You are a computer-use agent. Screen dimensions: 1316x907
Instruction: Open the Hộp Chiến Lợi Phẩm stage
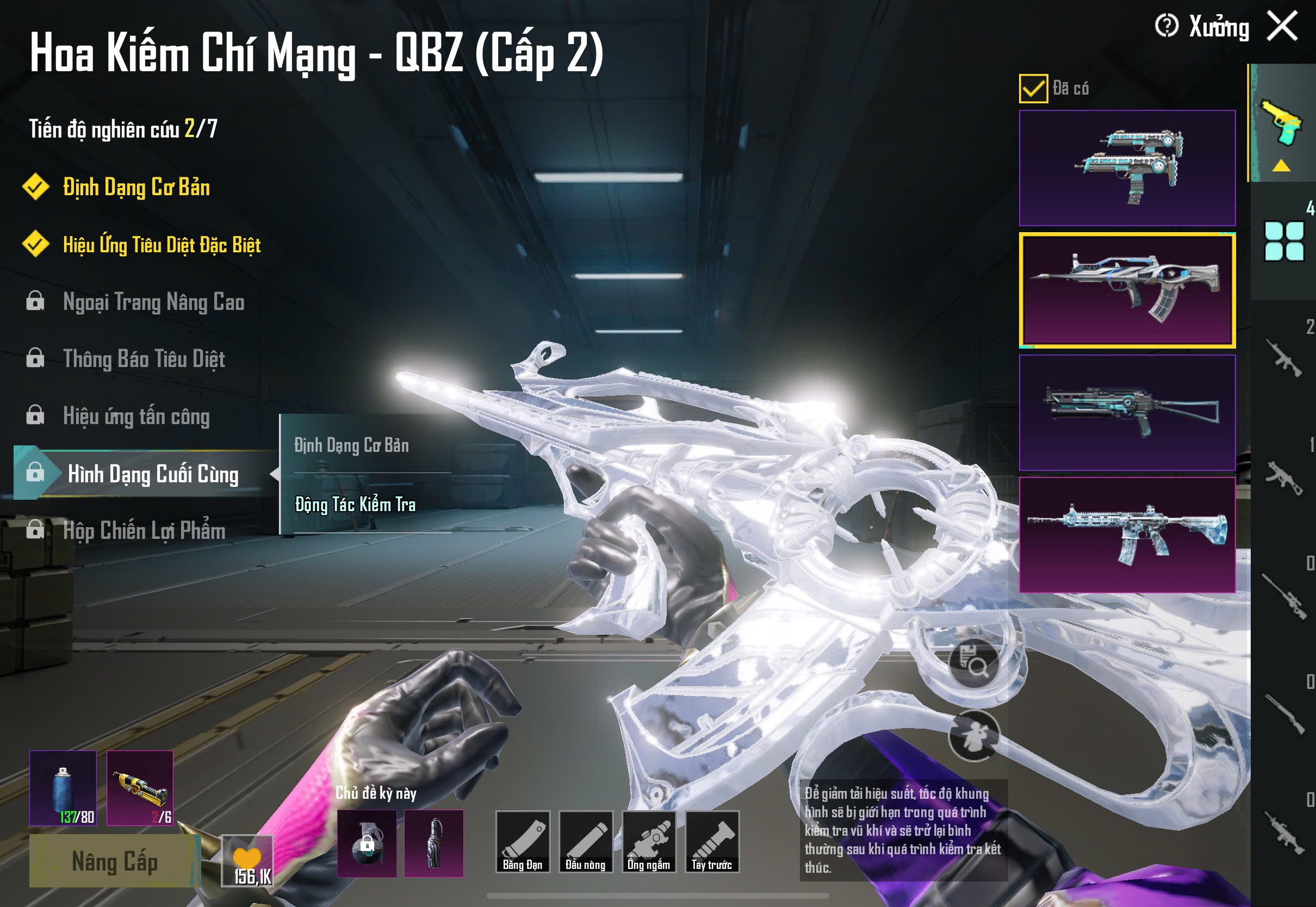(144, 531)
